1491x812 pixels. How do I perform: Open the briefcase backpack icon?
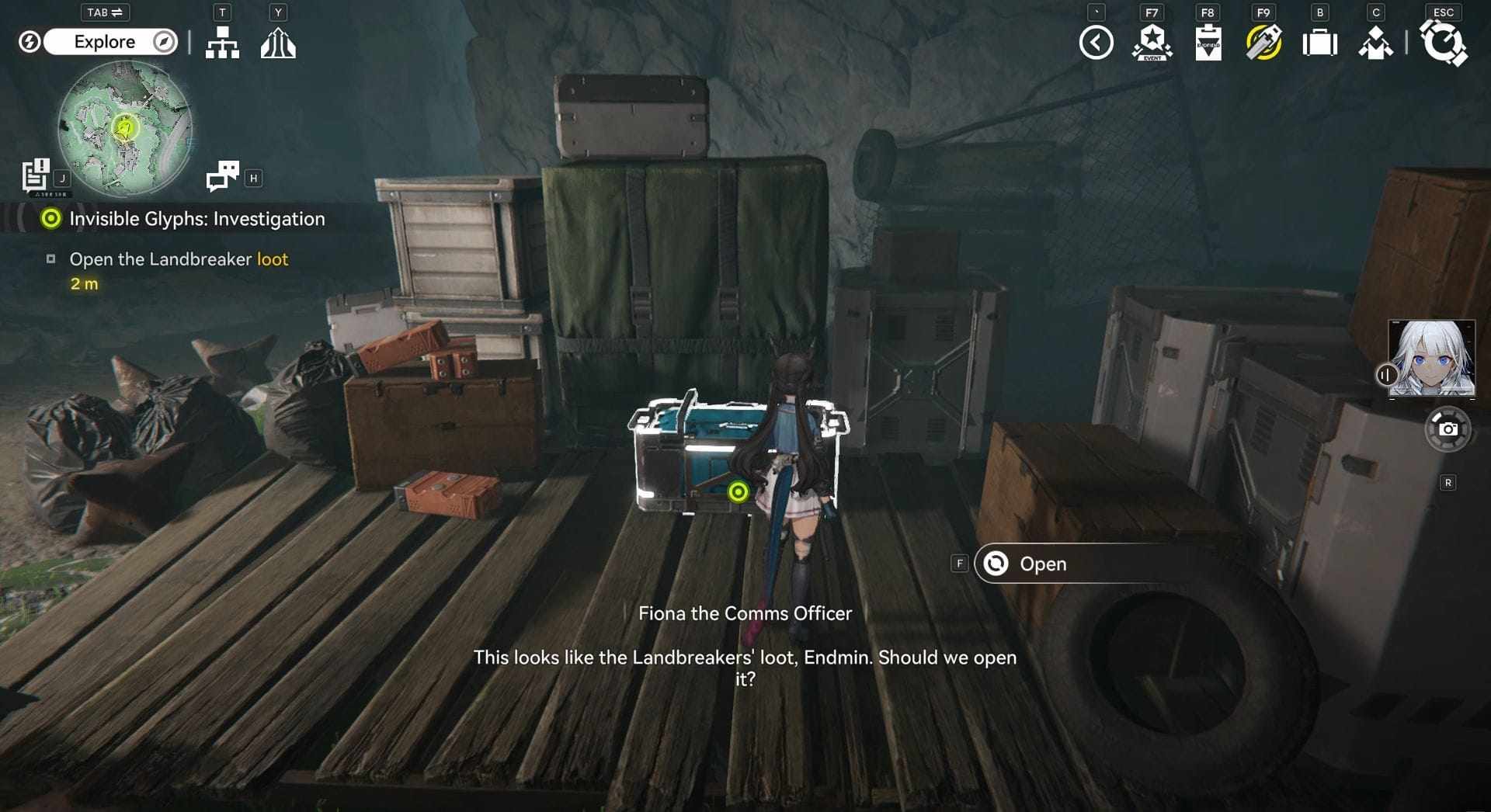(1319, 43)
